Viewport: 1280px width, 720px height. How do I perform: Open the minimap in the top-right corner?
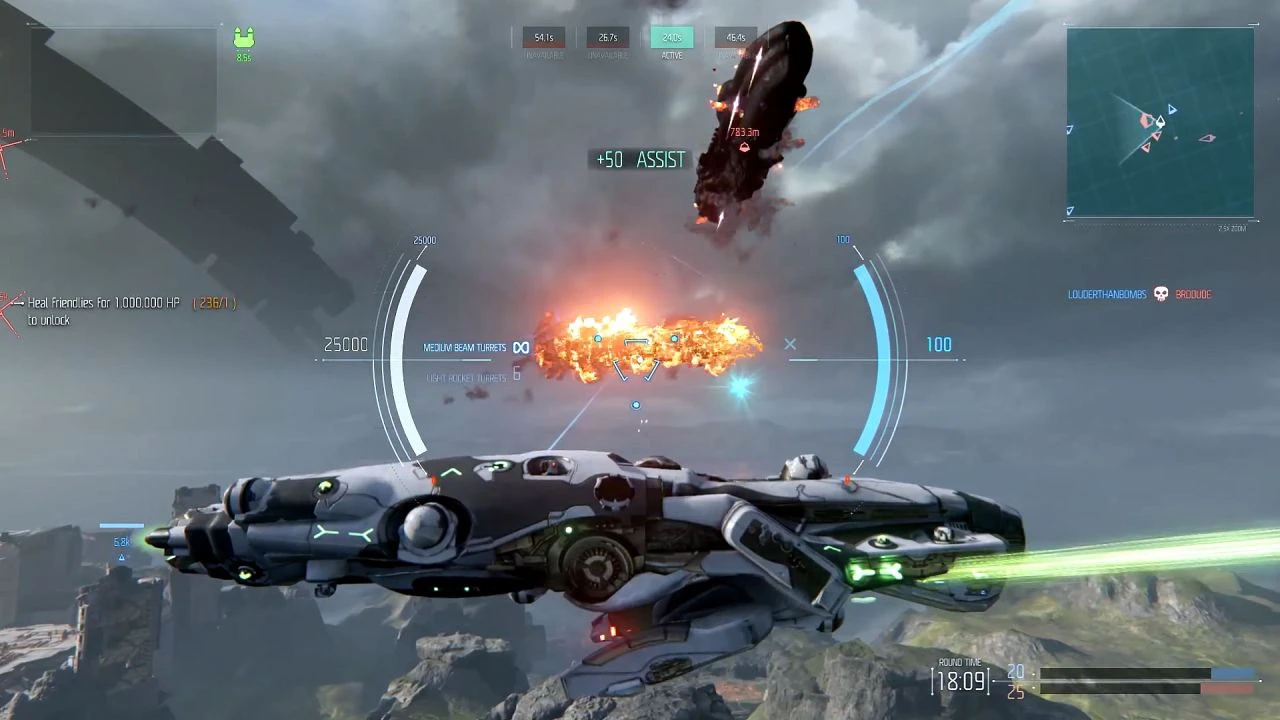pyautogui.click(x=1158, y=123)
